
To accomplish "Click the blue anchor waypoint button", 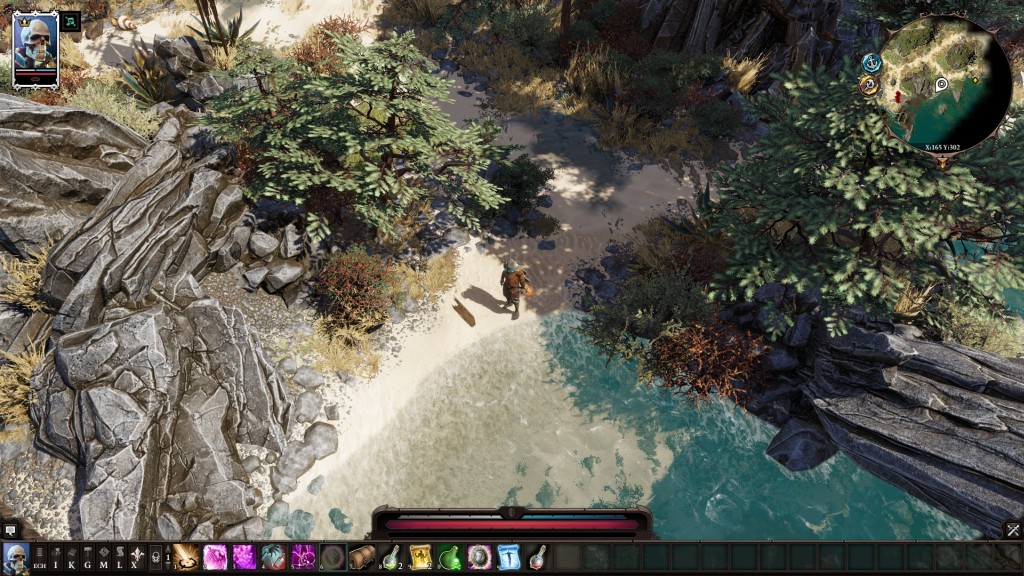I will (871, 62).
